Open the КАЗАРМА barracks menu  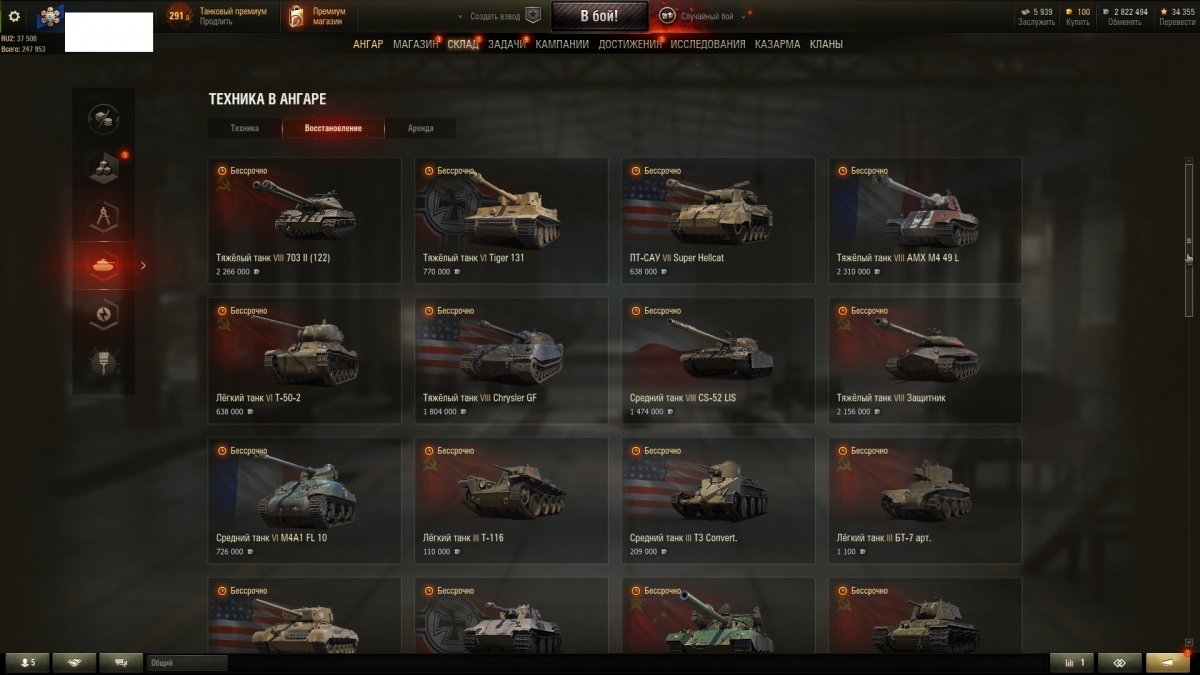[777, 44]
